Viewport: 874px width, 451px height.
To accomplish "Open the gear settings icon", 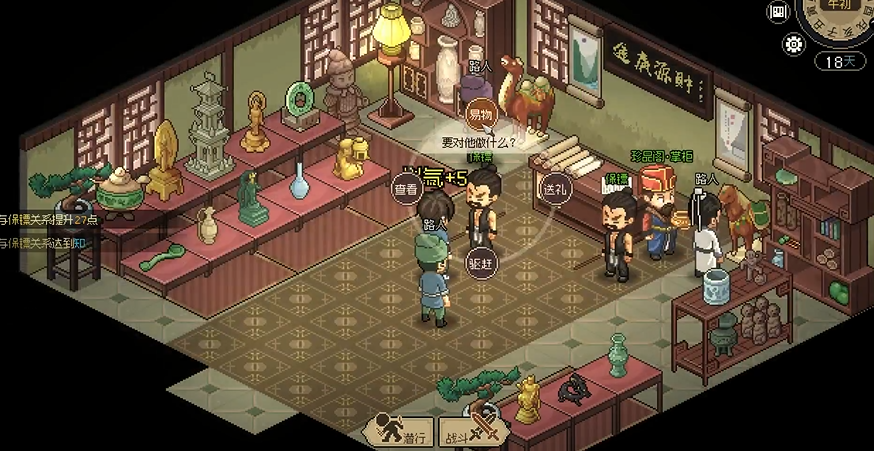I will click(x=794, y=44).
